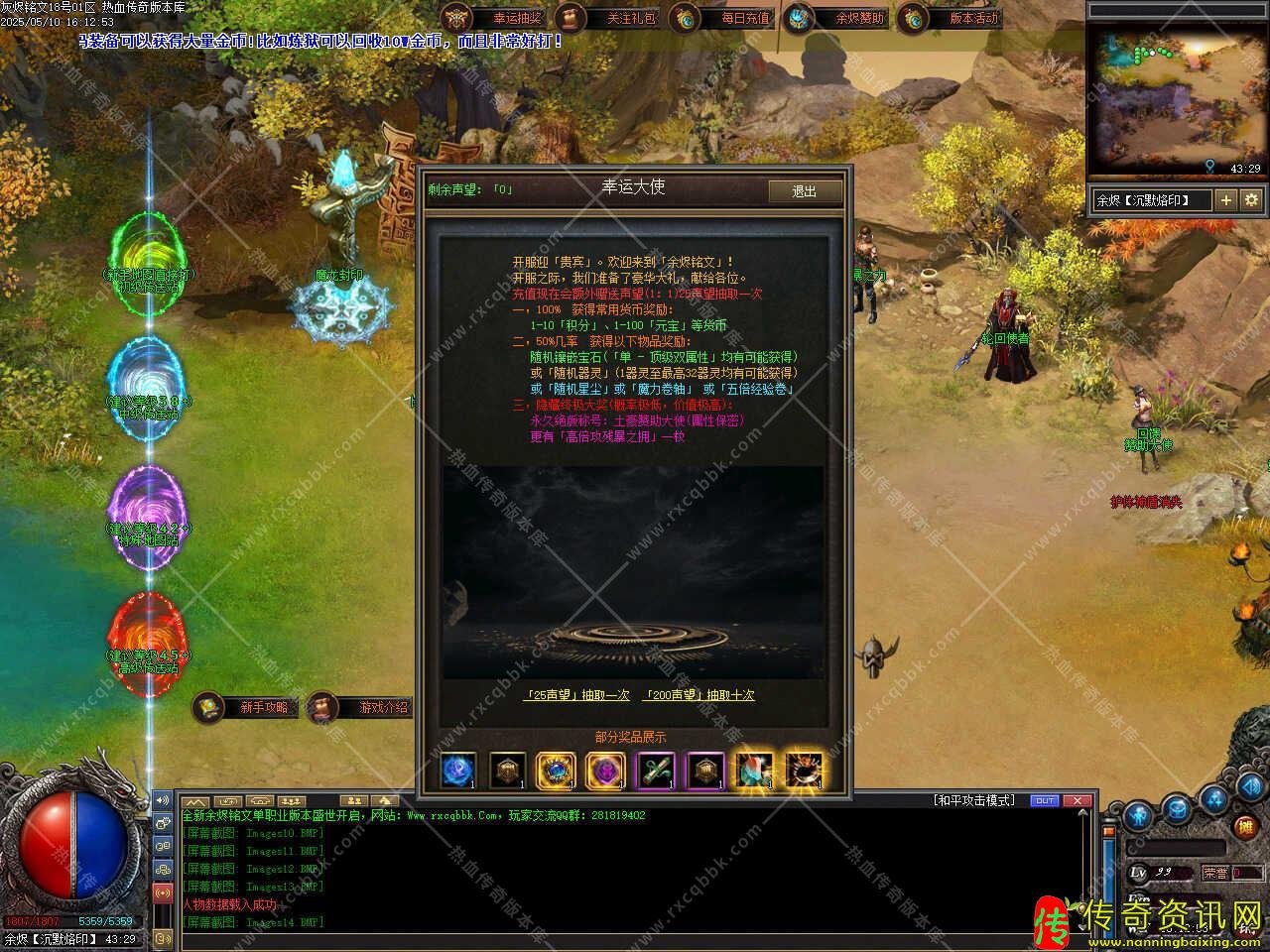The image size is (1270, 952).
Task: Select the blue swirling orb prize
Action: click(x=457, y=771)
